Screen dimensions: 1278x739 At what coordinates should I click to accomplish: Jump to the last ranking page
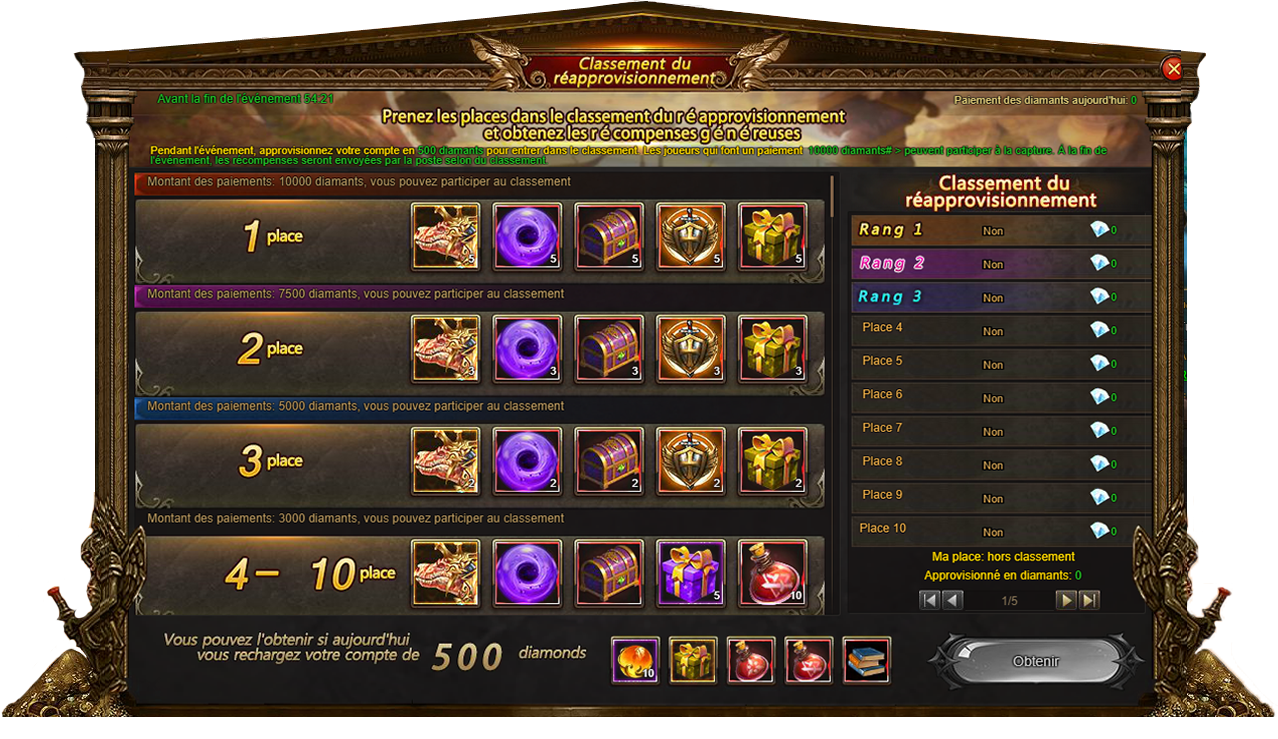click(1089, 600)
